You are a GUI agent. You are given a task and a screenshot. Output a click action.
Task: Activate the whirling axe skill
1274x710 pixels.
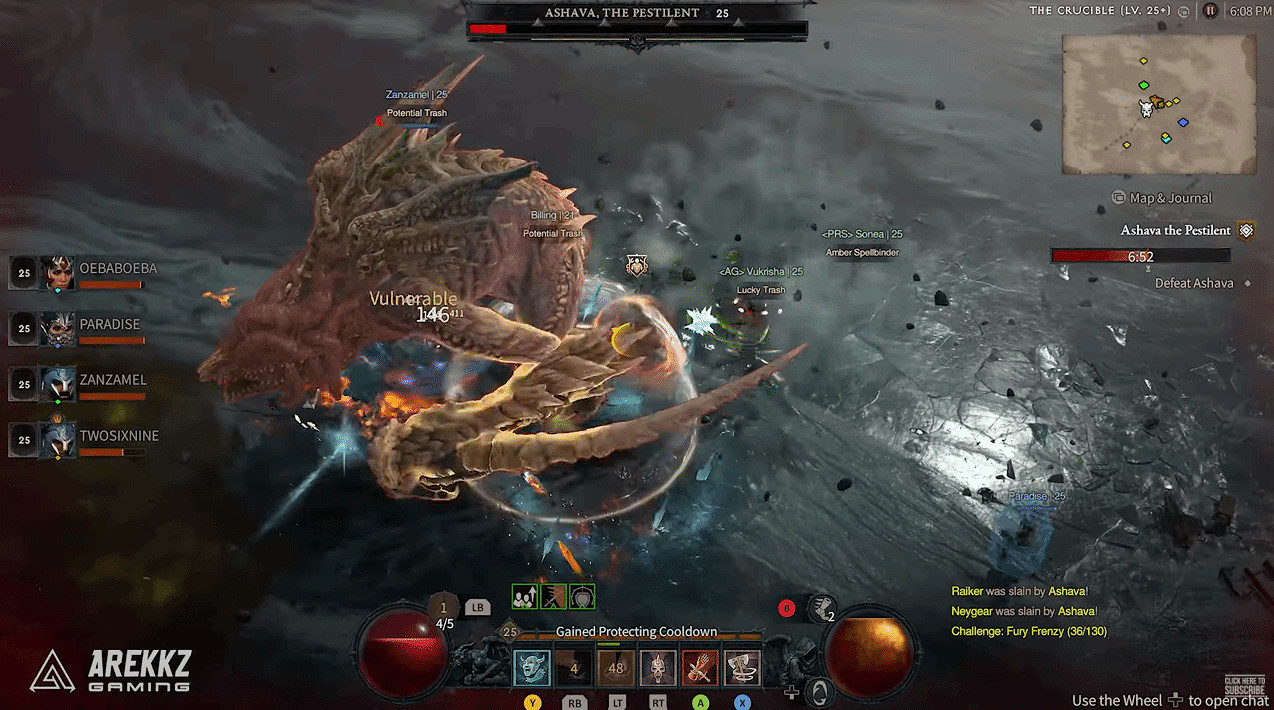pyautogui.click(x=742, y=668)
